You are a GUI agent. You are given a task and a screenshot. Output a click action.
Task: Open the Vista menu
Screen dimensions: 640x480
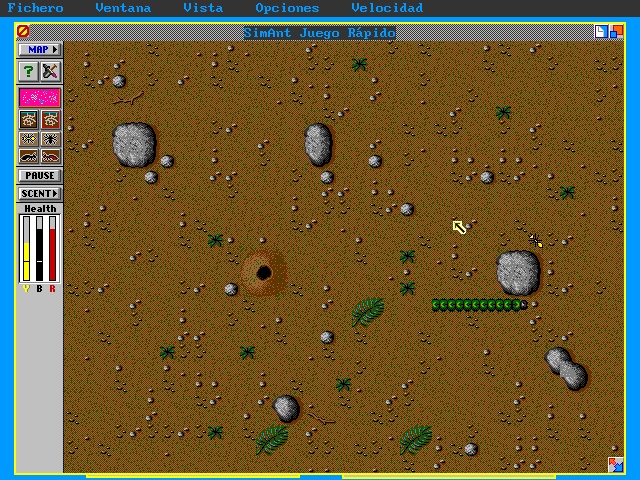[203, 8]
